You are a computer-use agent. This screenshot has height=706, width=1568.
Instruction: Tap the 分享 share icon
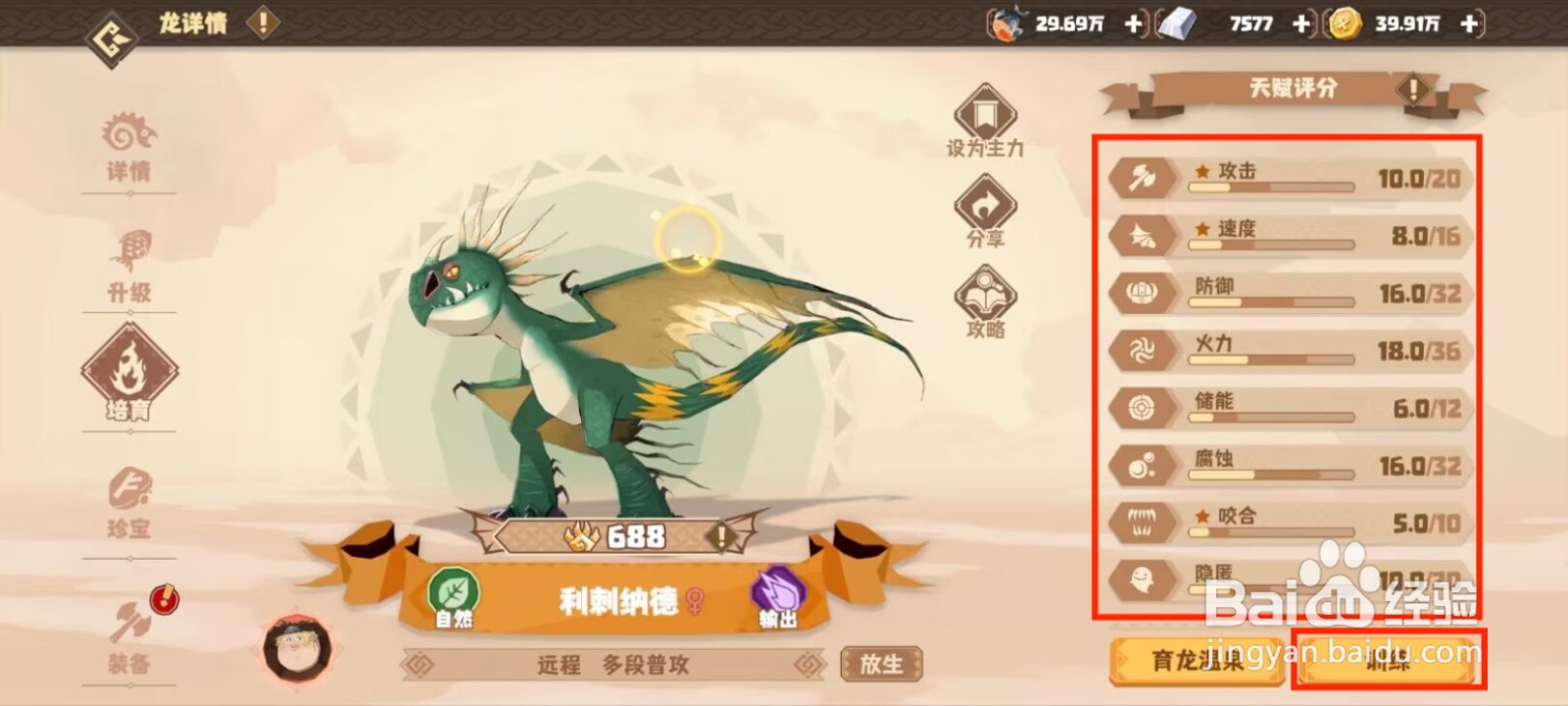[985, 203]
